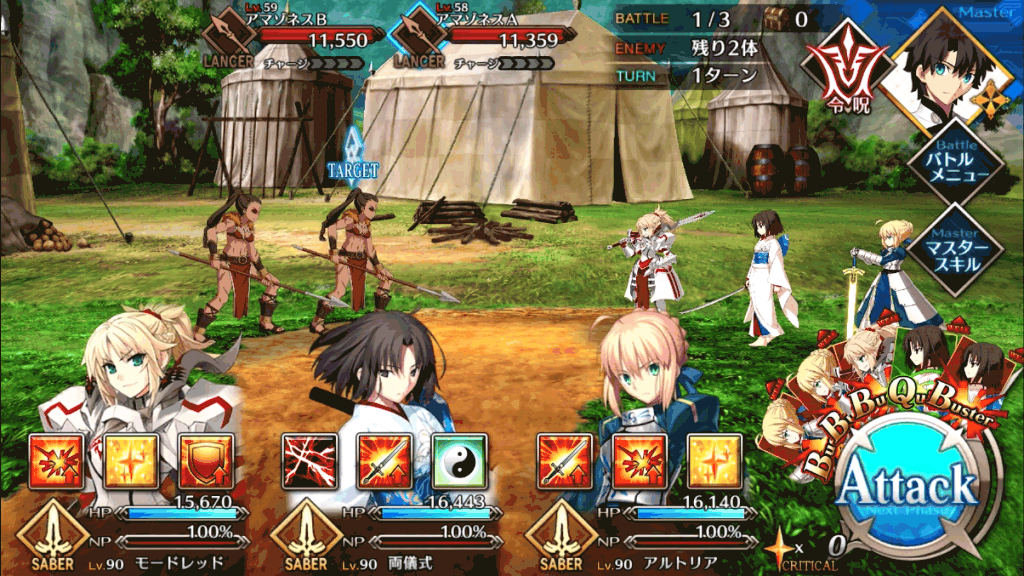Image resolution: width=1024 pixels, height=576 pixels.
Task: Select the red Command Spell emblem
Action: click(845, 76)
